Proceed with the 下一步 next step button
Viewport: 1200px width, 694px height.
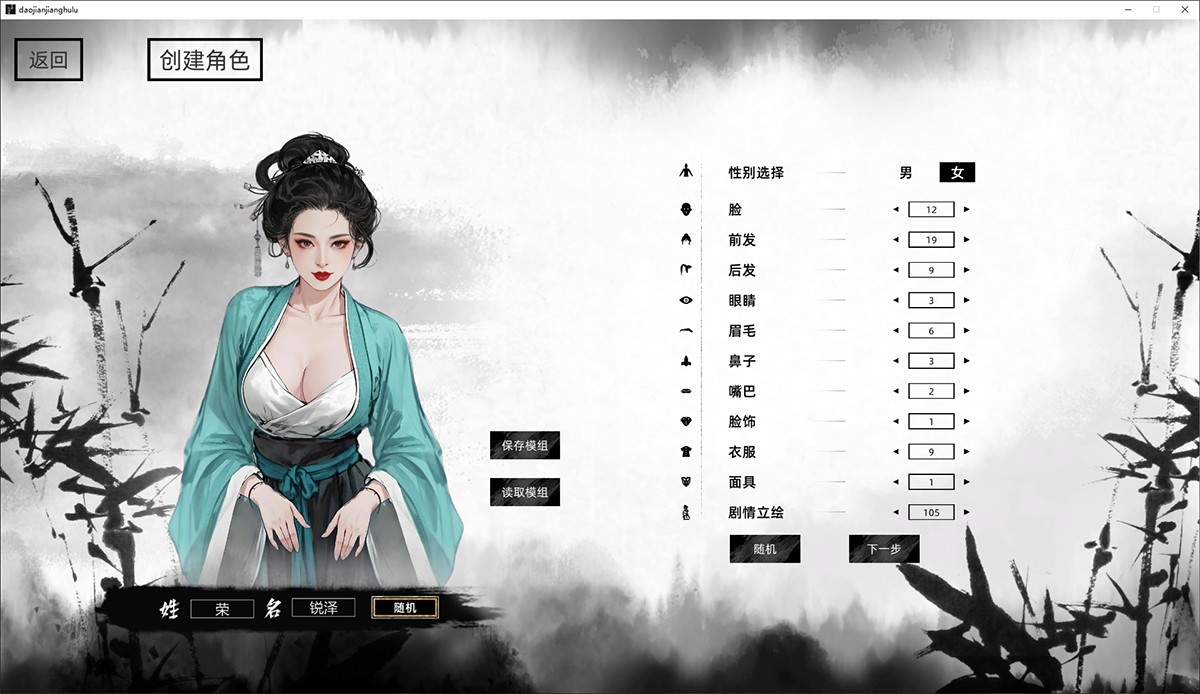click(884, 549)
